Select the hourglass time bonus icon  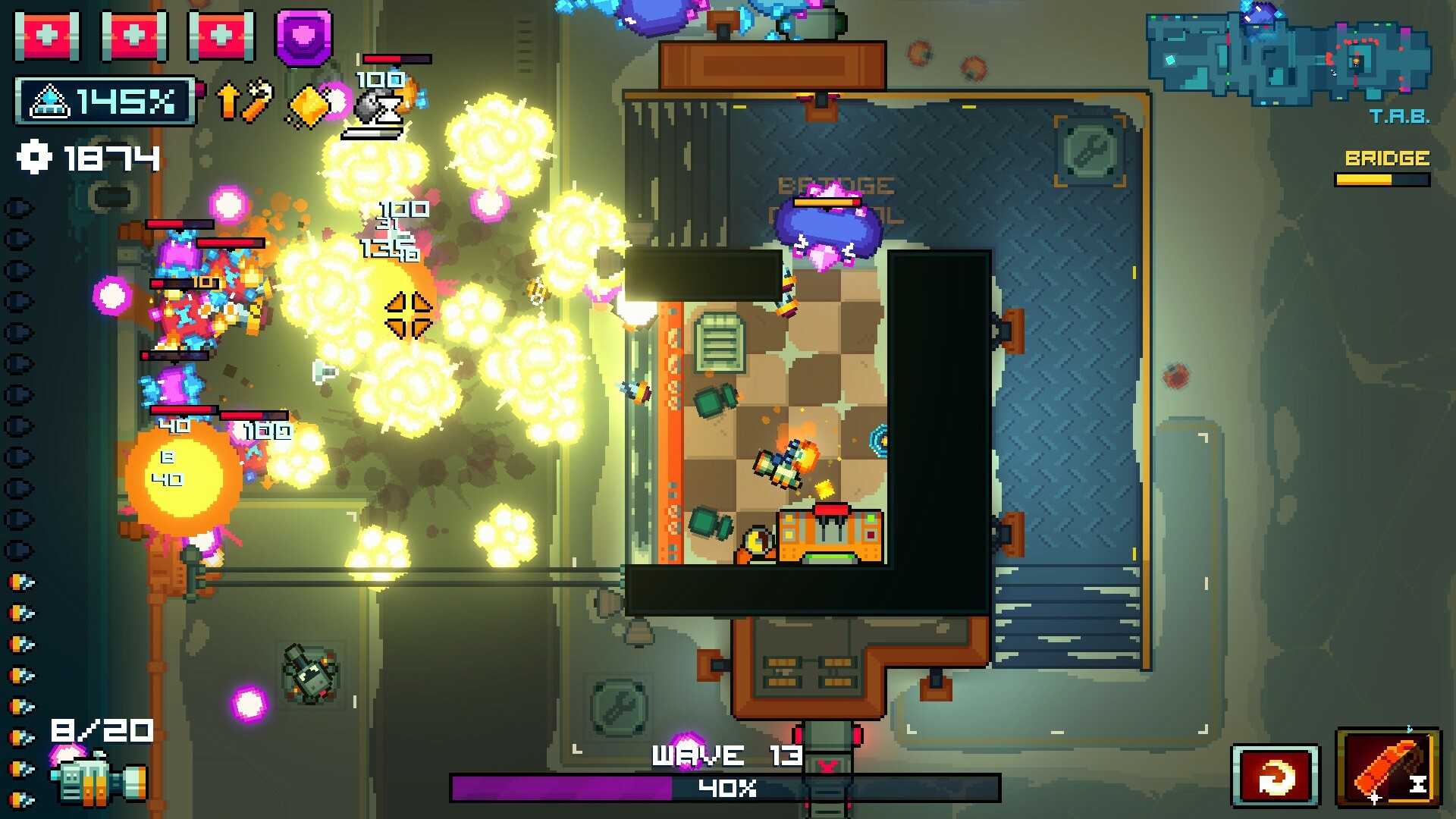click(x=377, y=106)
